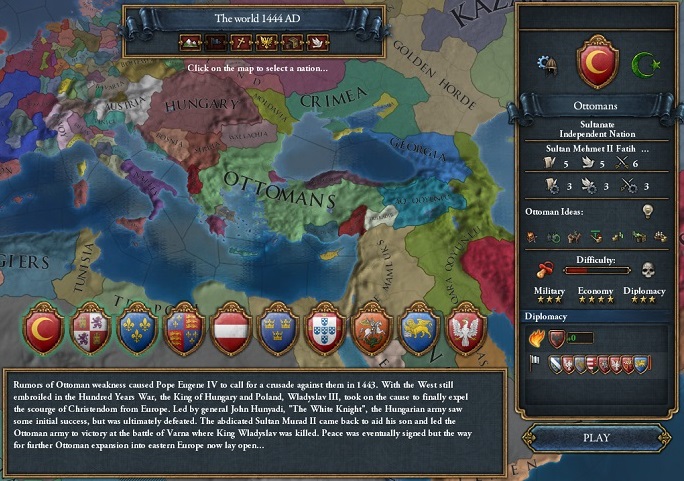684x481 pixels.
Task: Choose the white dove bookmark icon
Action: (x=319, y=42)
